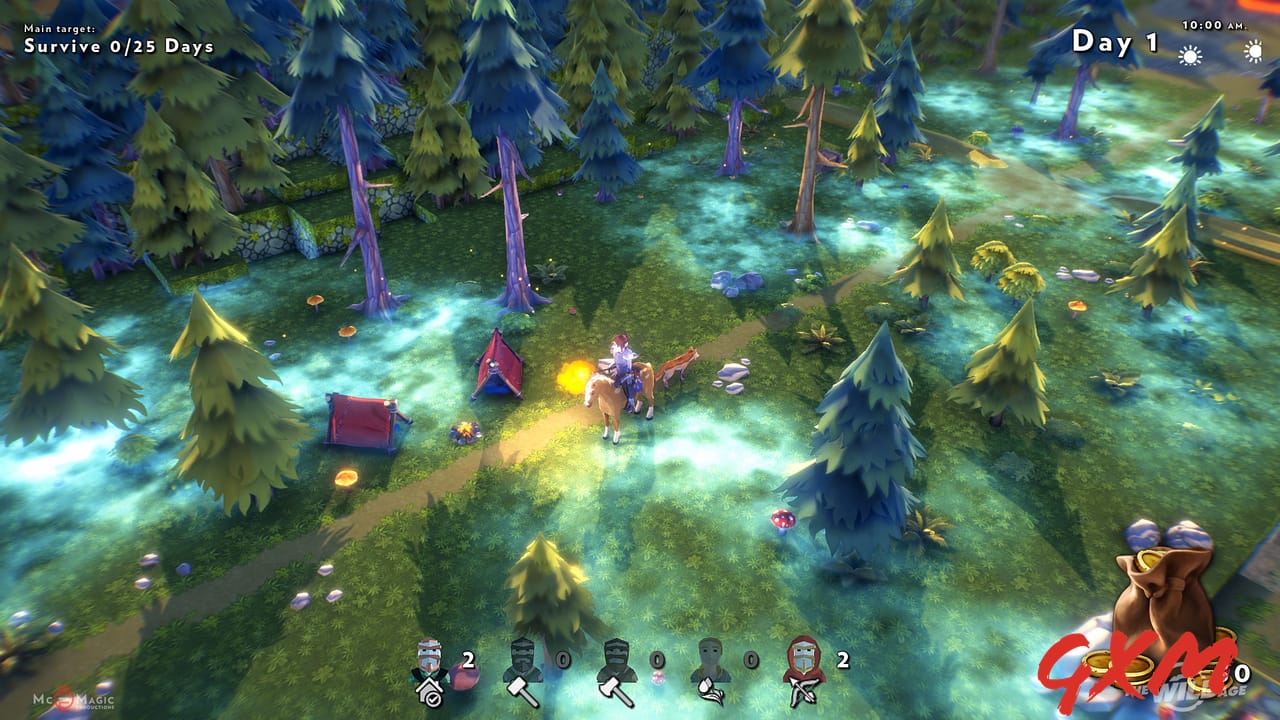Click the rightmost sun icon in top corner
The width and height of the screenshot is (1280, 720).
click(1255, 51)
